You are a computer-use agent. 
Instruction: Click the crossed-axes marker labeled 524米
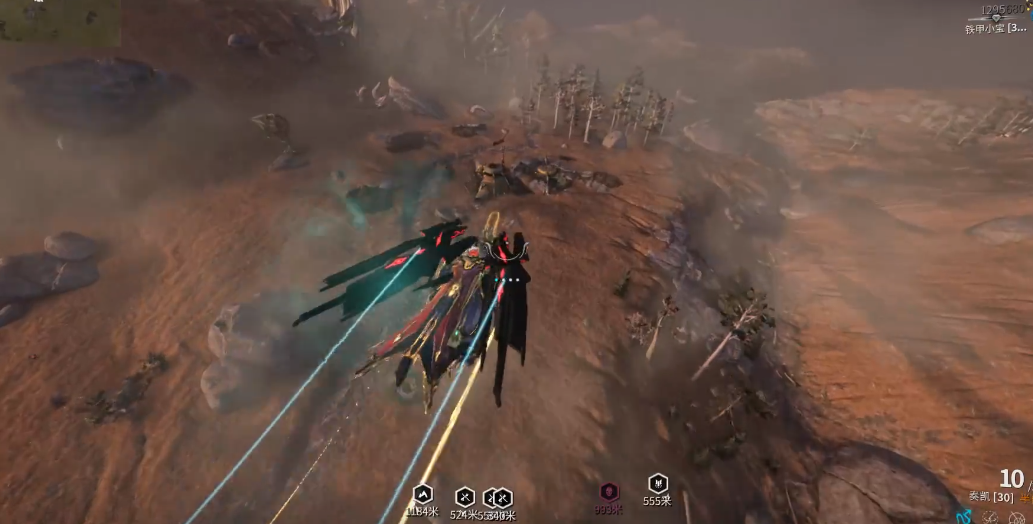point(465,497)
